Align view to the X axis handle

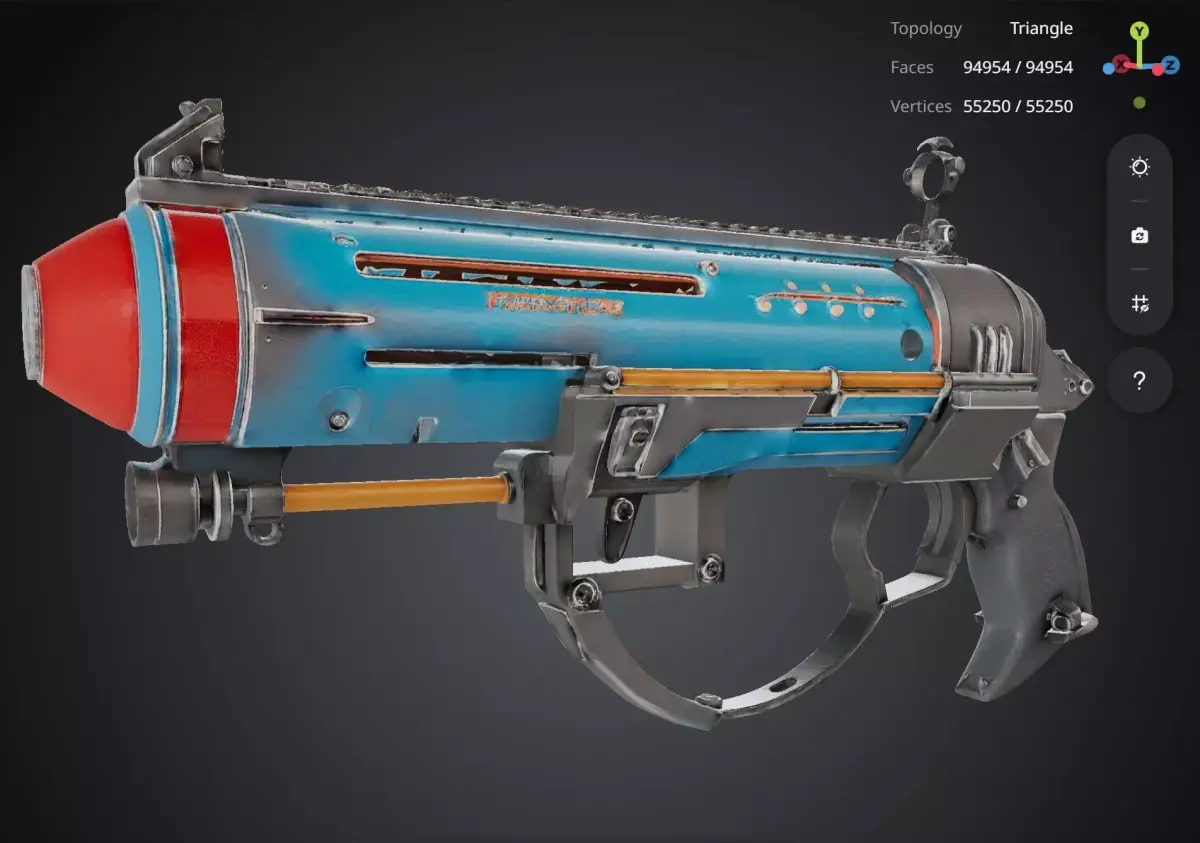point(1119,64)
